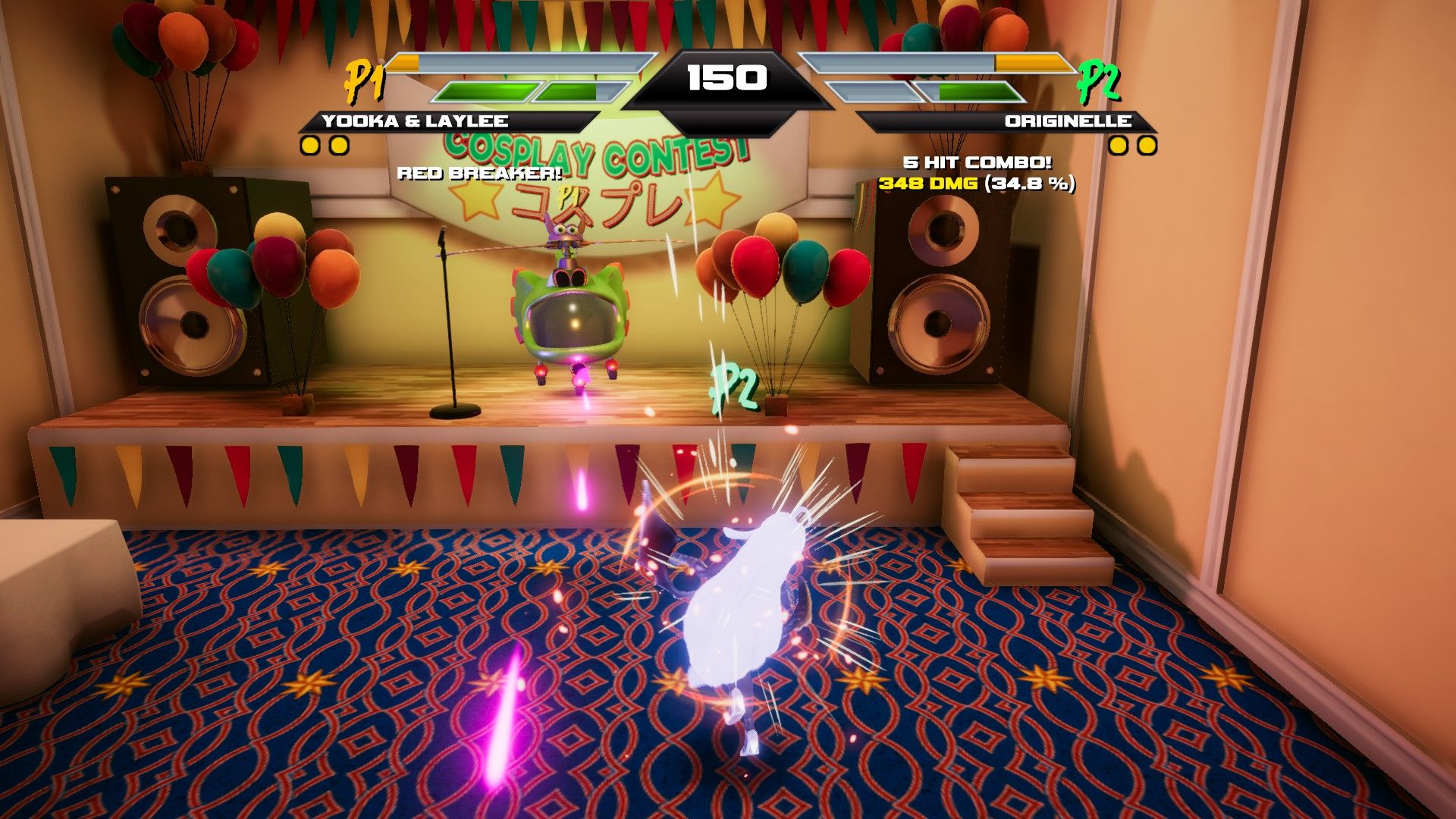Select the RED BREAKER! notification
This screenshot has height=819, width=1456.
(x=479, y=173)
